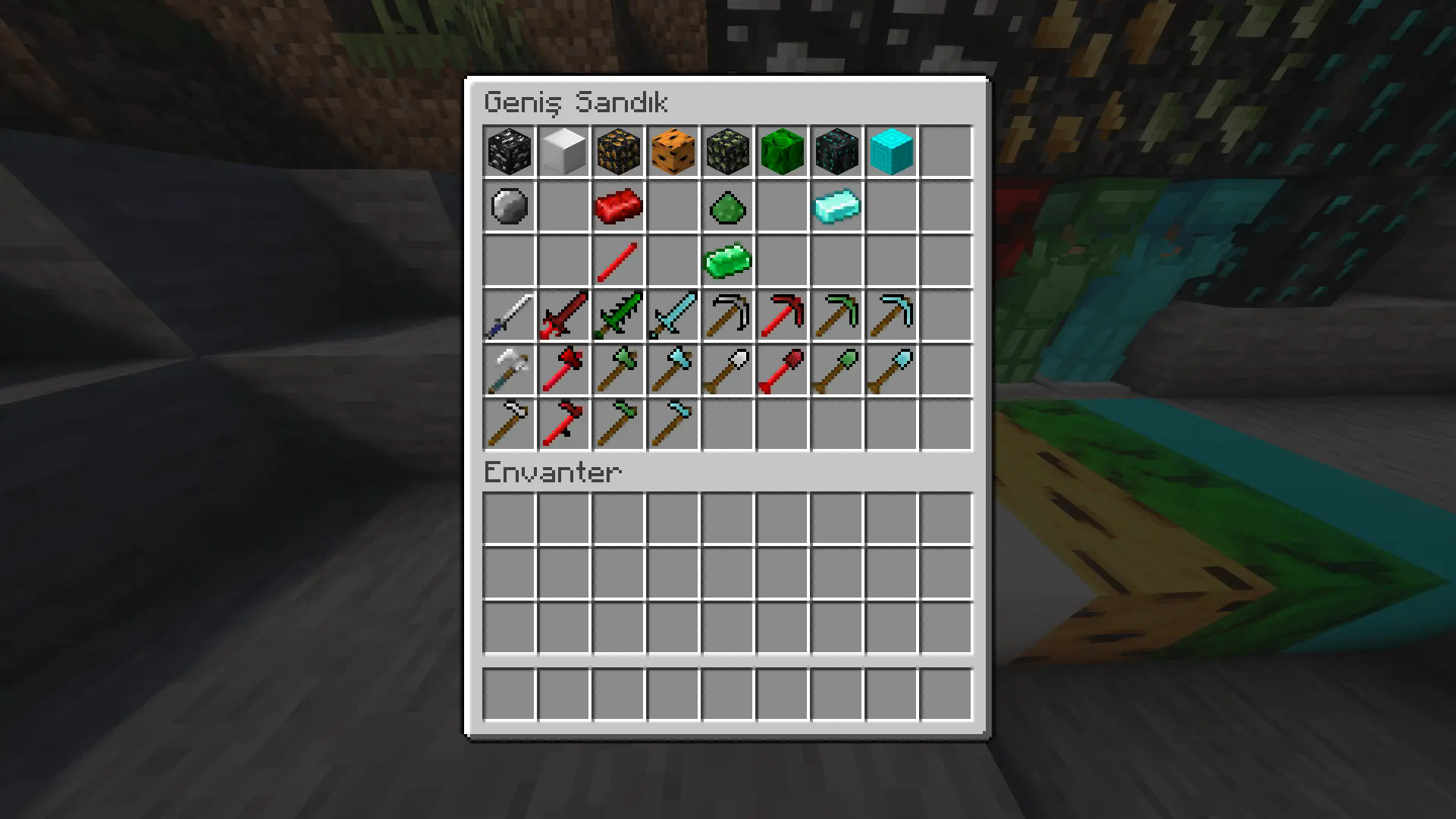Select the diamond axe
1456x819 pixels.
[x=673, y=370]
